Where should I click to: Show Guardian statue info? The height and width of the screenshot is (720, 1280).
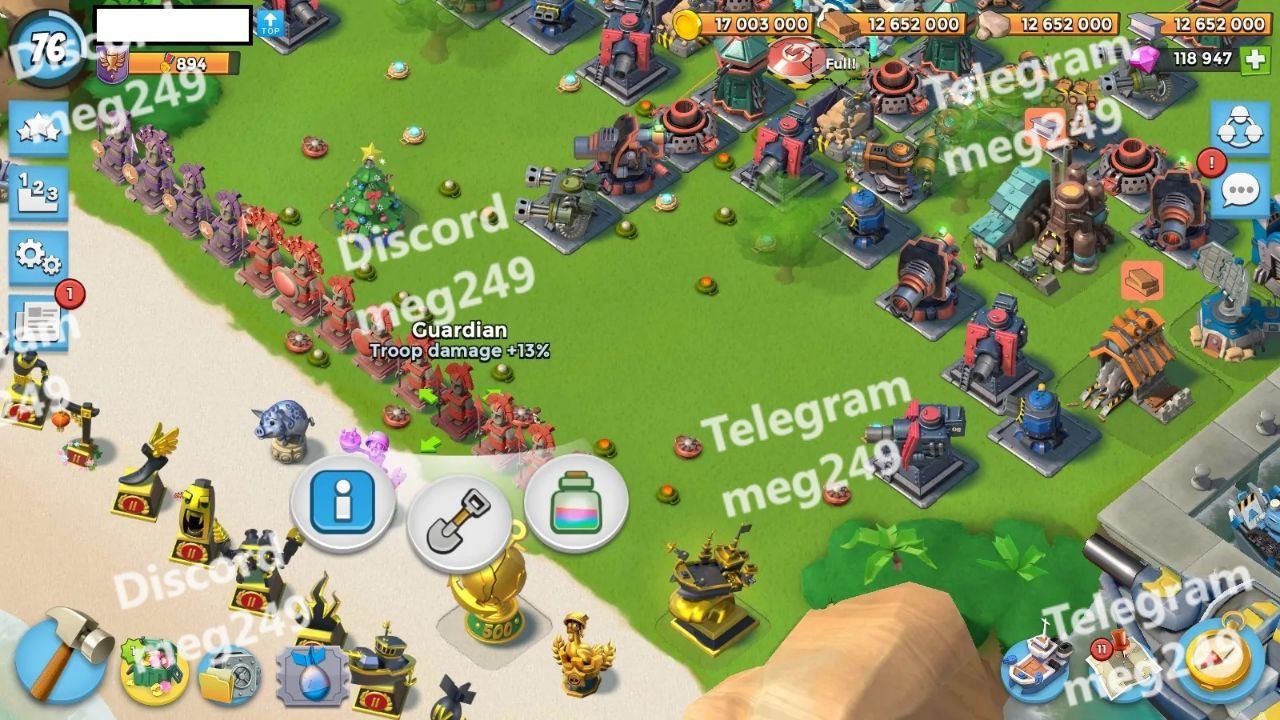342,502
